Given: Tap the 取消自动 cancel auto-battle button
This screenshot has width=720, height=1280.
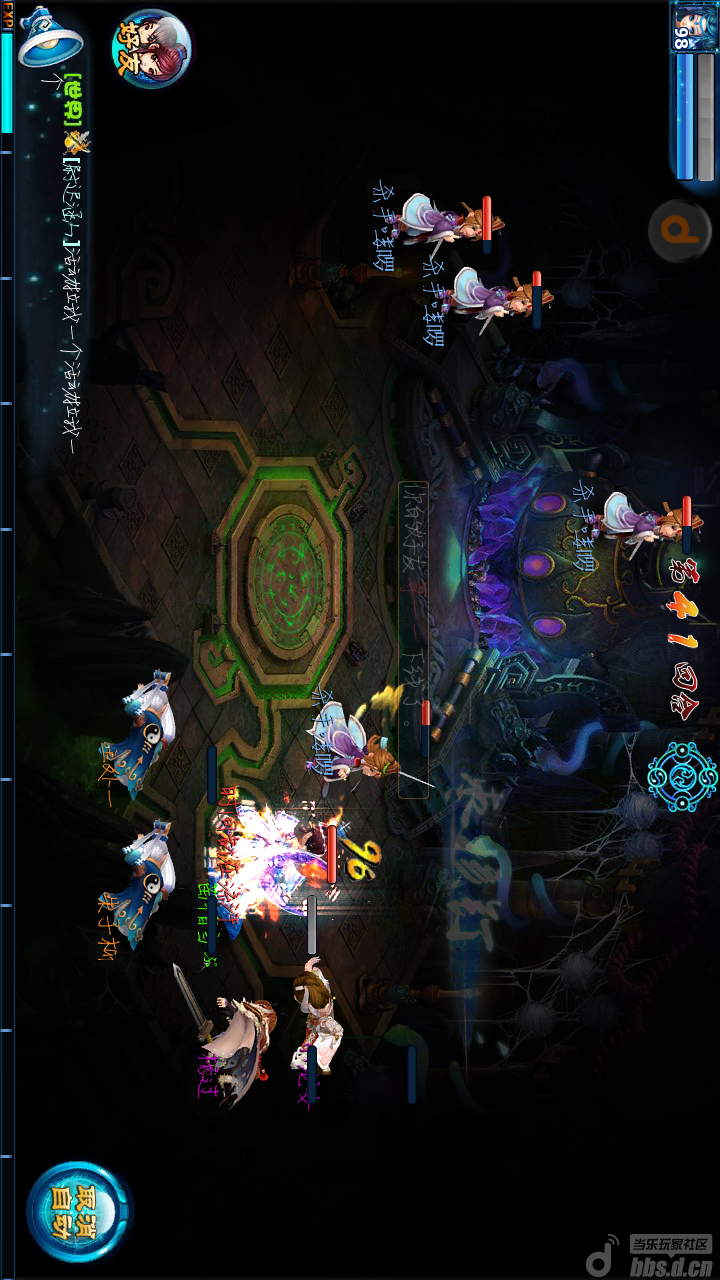Looking at the screenshot, I should (x=77, y=1211).
